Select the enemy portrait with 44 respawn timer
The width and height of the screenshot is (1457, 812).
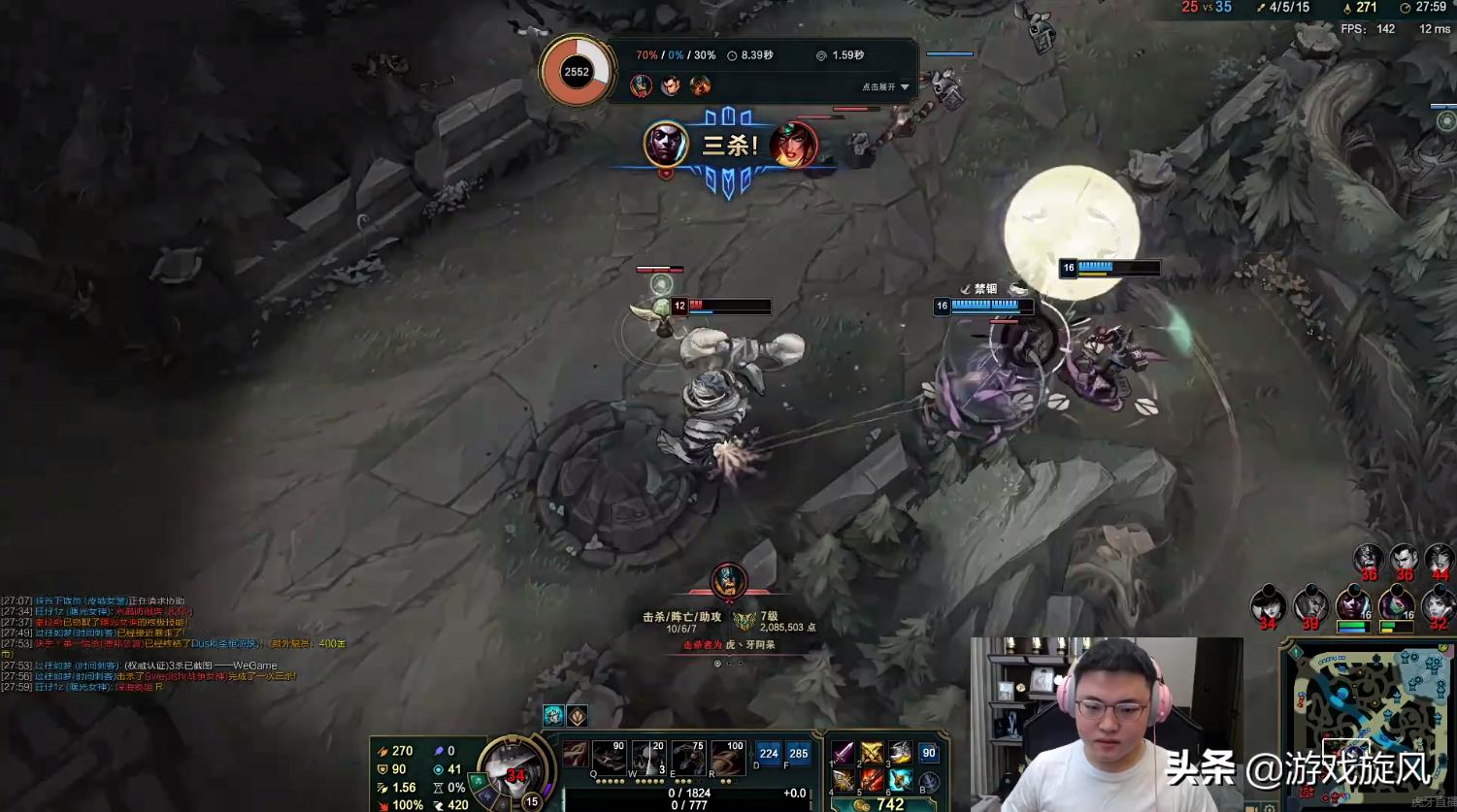click(1439, 561)
